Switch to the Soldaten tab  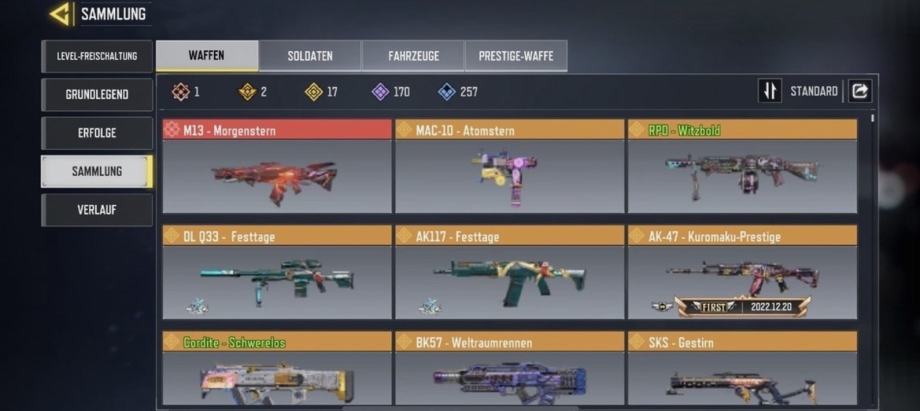310,56
